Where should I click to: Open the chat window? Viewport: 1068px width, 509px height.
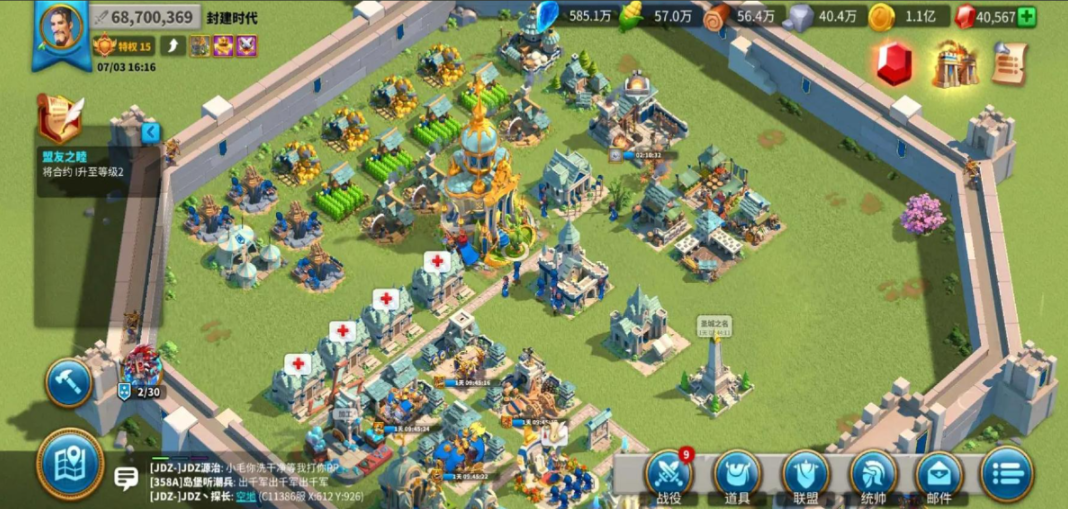pos(126,478)
